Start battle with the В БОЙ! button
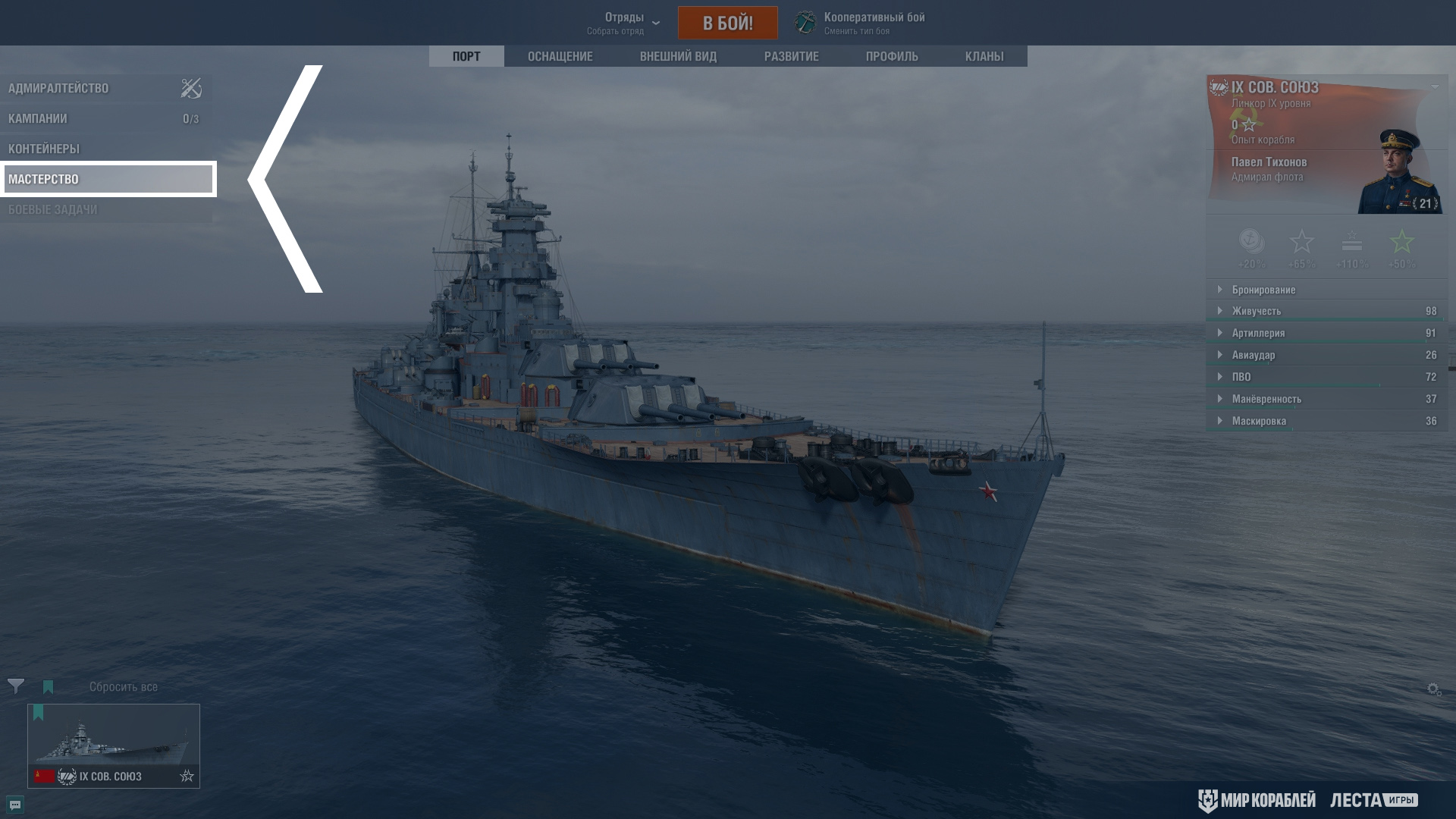 click(727, 23)
